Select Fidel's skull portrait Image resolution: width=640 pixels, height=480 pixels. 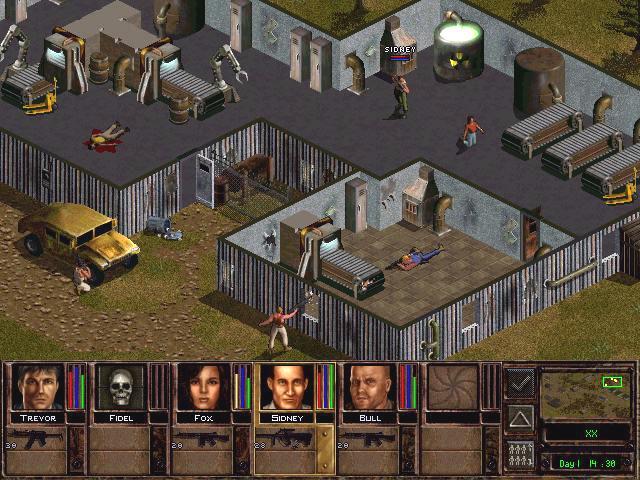[x=119, y=386]
